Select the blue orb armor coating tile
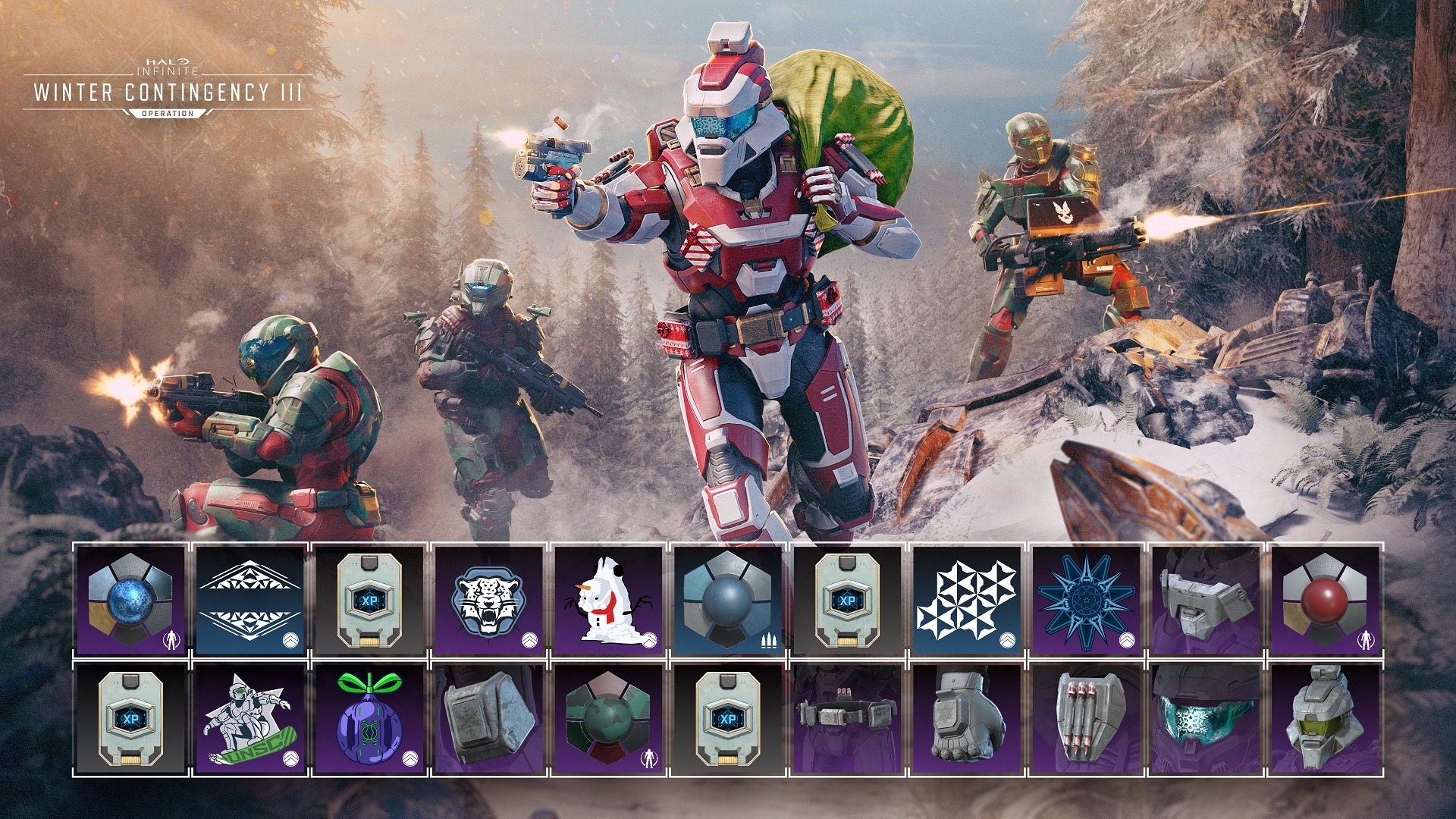Image resolution: width=1456 pixels, height=819 pixels. tap(131, 599)
